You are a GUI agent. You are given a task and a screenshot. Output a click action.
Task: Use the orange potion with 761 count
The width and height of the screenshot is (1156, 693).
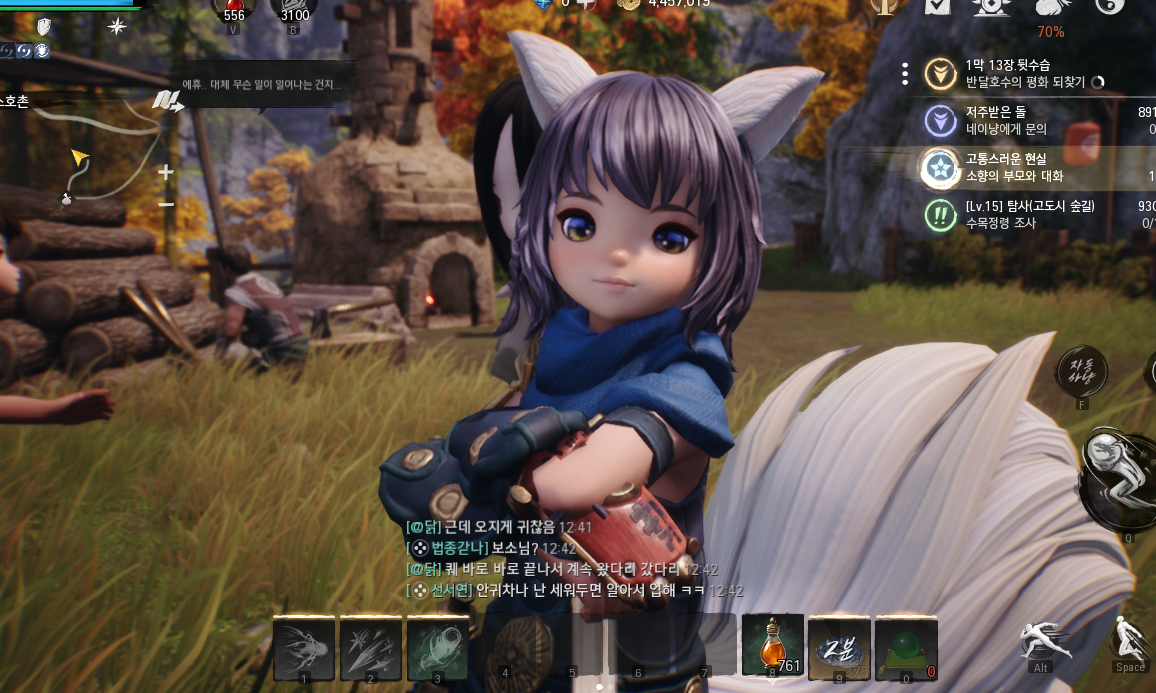pyautogui.click(x=772, y=645)
